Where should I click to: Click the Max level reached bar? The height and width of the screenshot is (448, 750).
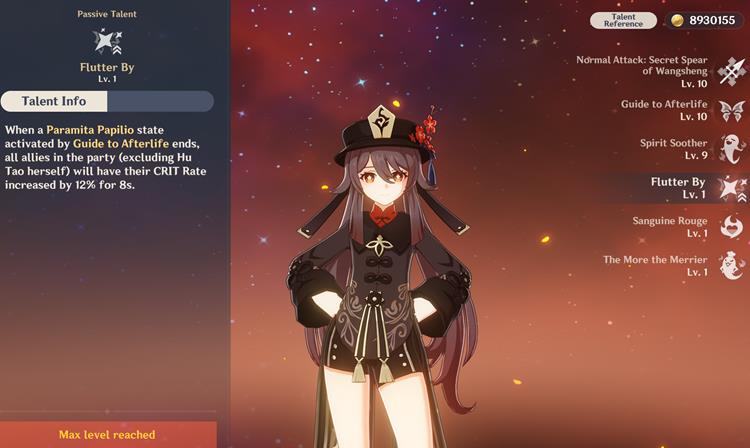(107, 434)
